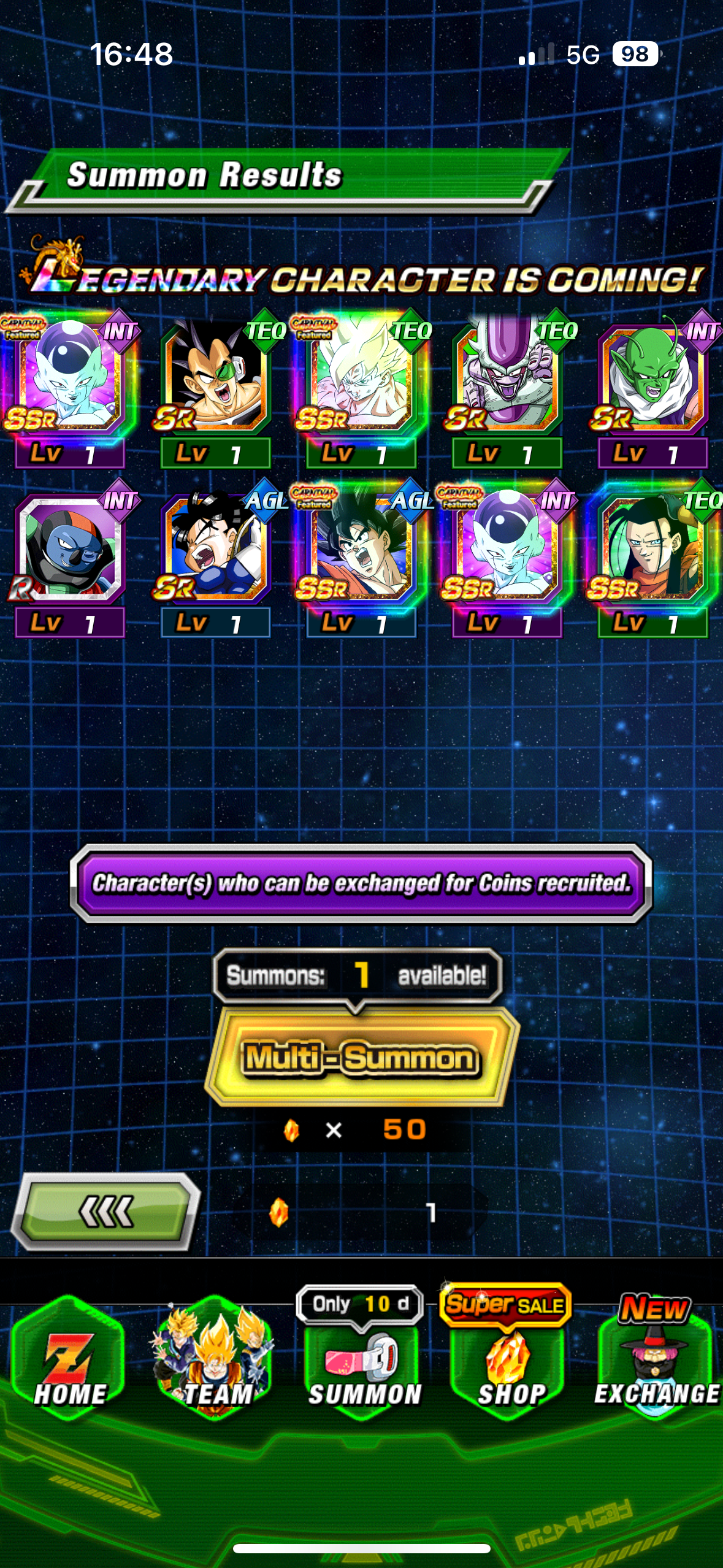Select the purple Frieza TEQ SR card

click(507, 380)
